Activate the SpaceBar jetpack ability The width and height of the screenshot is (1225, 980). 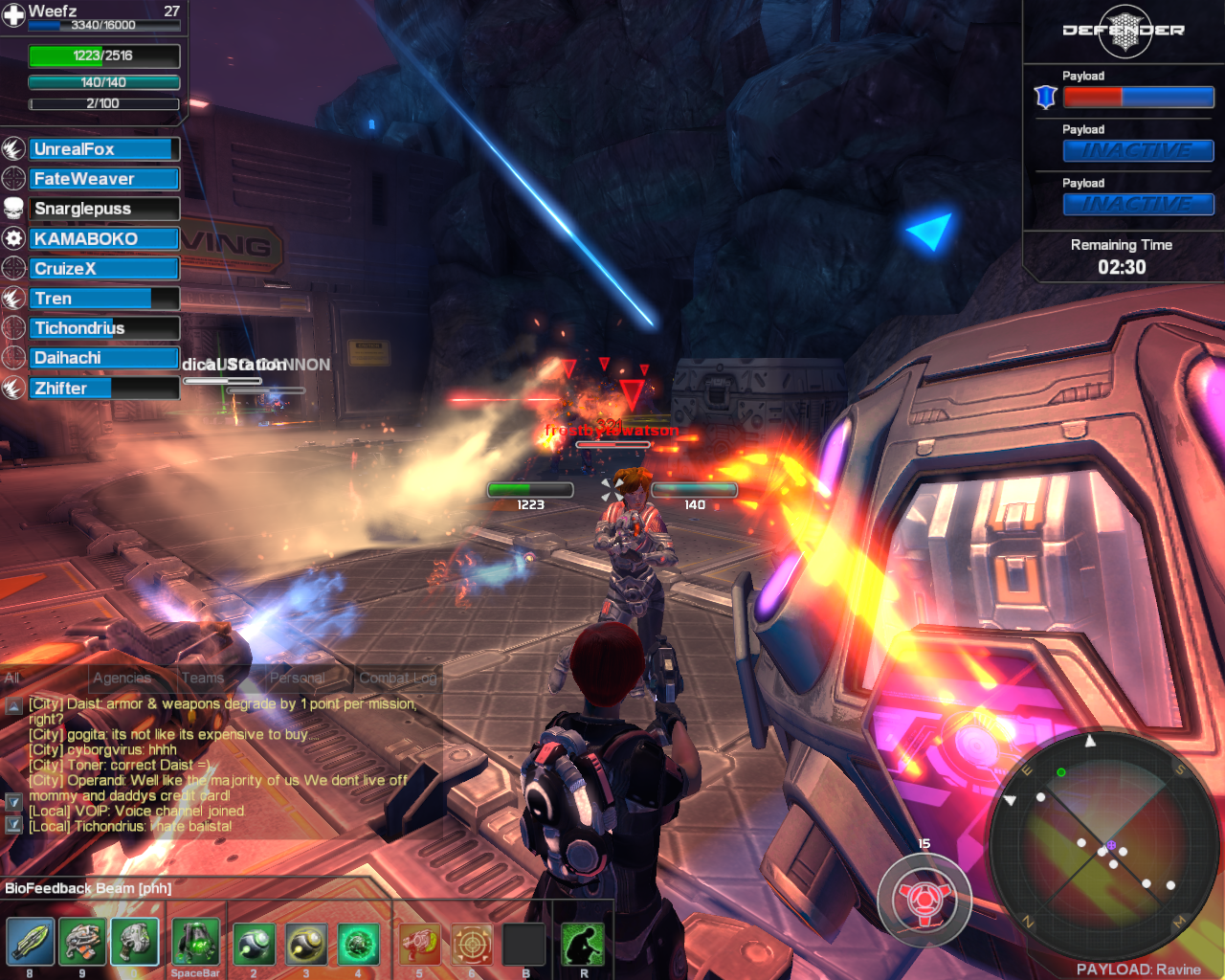196,943
